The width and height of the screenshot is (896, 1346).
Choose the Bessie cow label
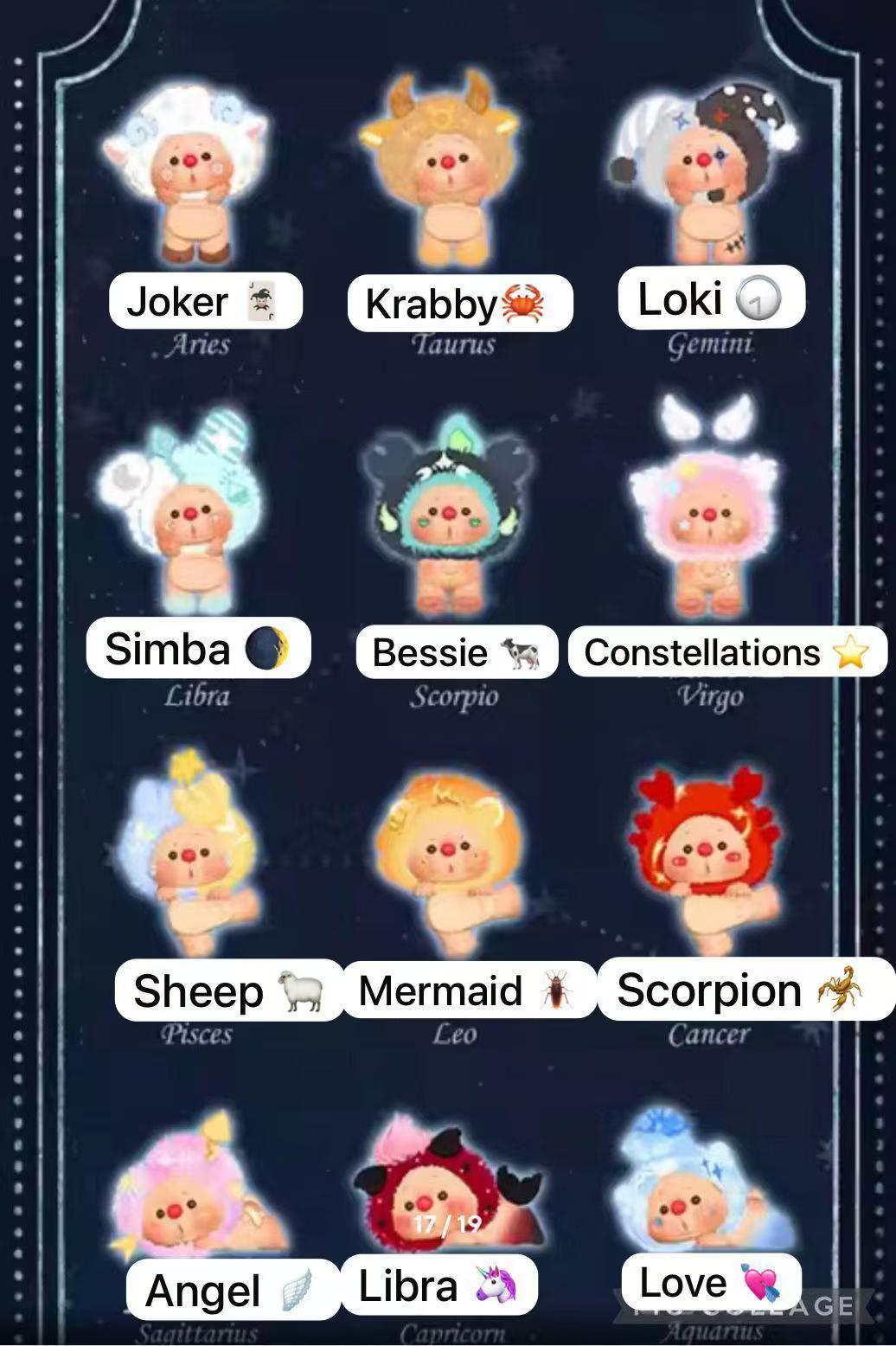pos(457,652)
